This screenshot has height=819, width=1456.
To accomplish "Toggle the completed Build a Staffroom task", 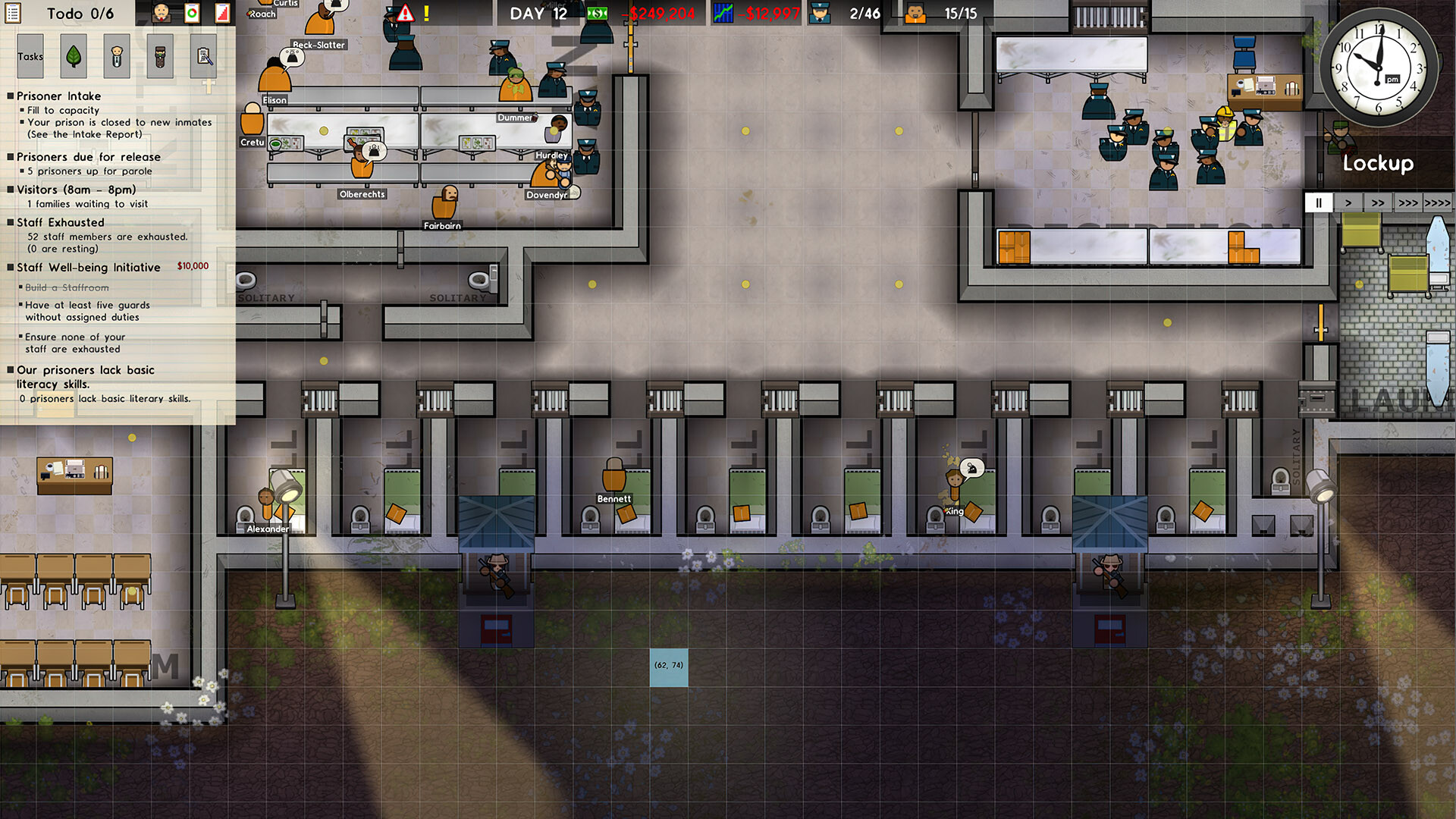I will pos(63,287).
